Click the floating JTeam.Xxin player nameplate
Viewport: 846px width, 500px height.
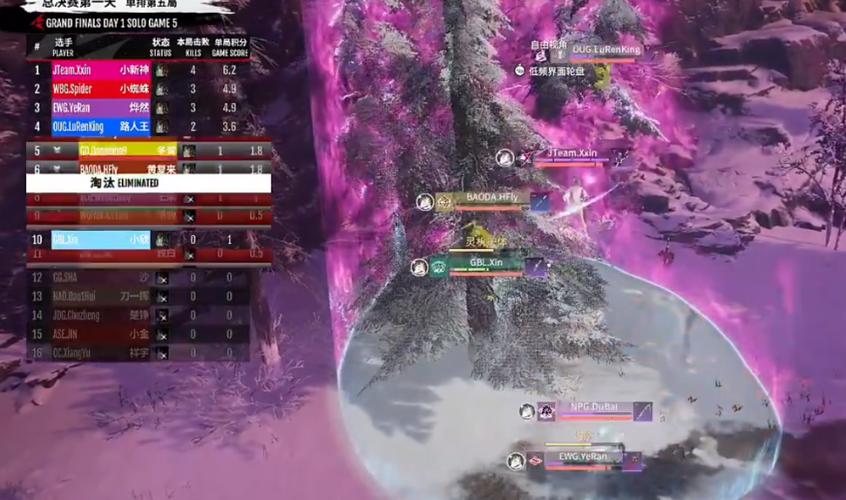[572, 154]
